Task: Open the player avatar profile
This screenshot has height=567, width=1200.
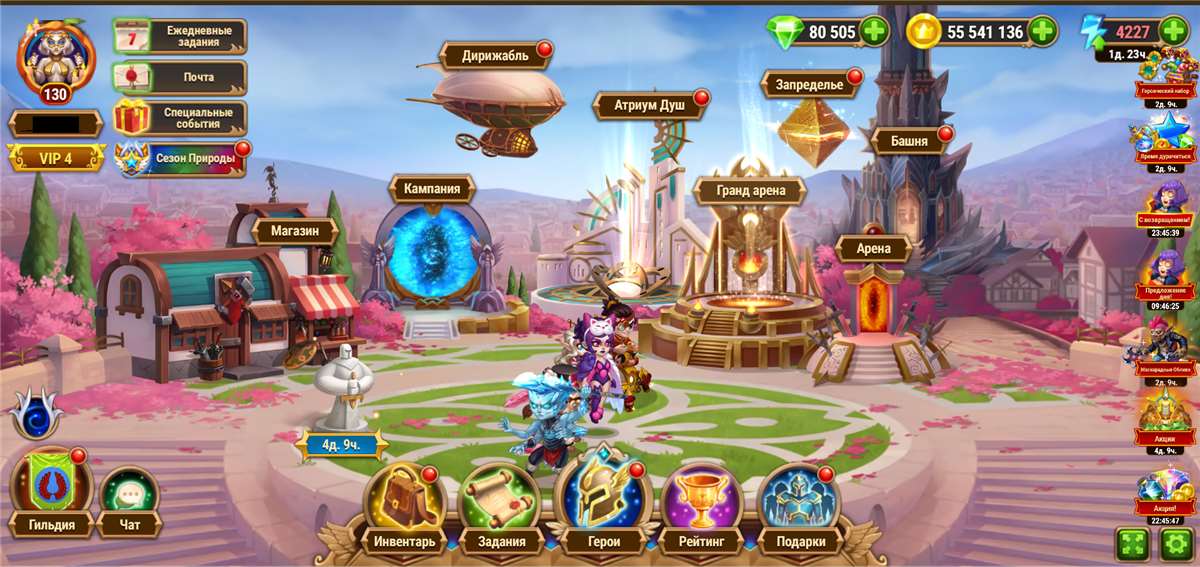Action: tap(56, 58)
